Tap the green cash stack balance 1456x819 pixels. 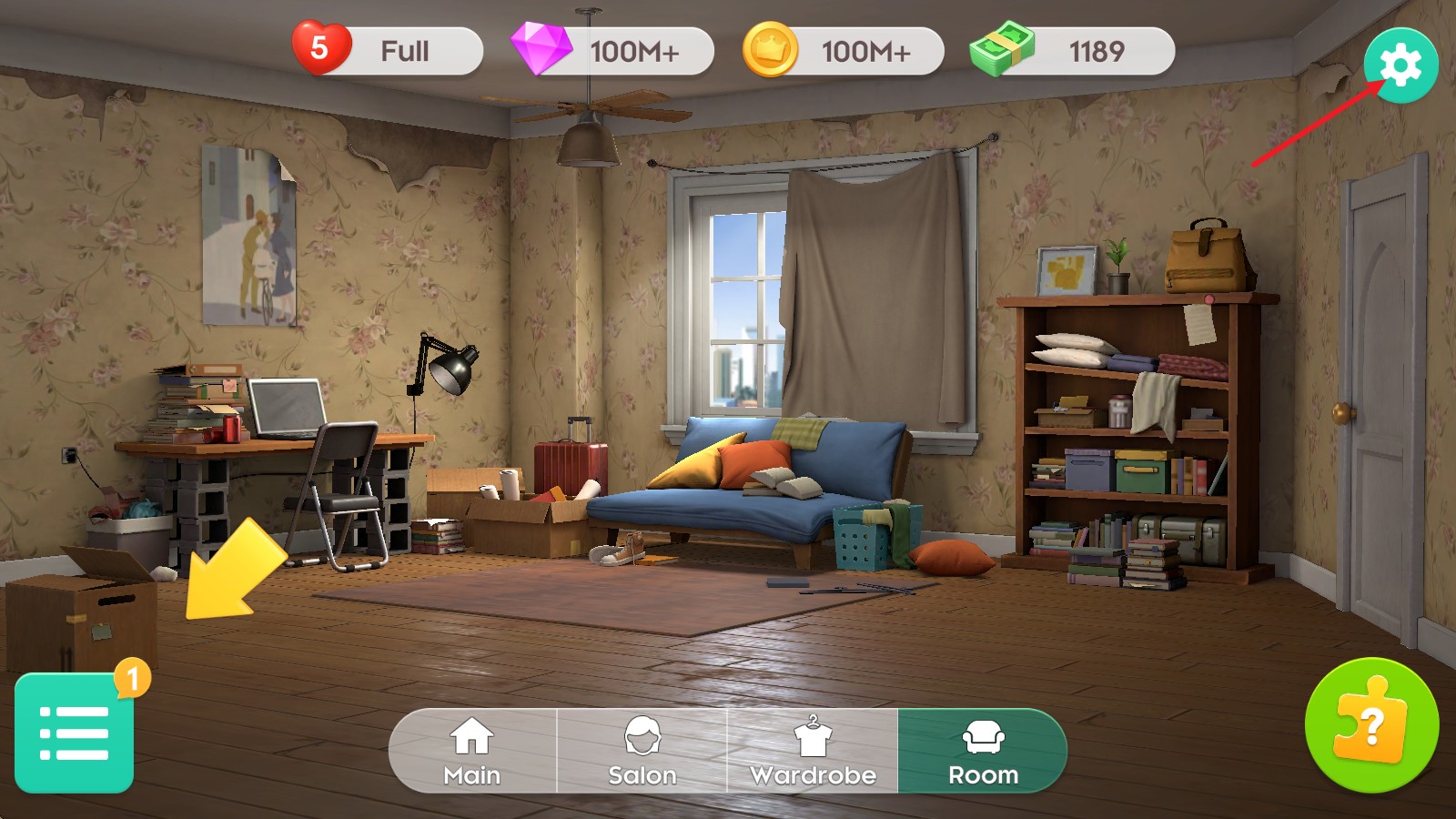(x=1074, y=51)
